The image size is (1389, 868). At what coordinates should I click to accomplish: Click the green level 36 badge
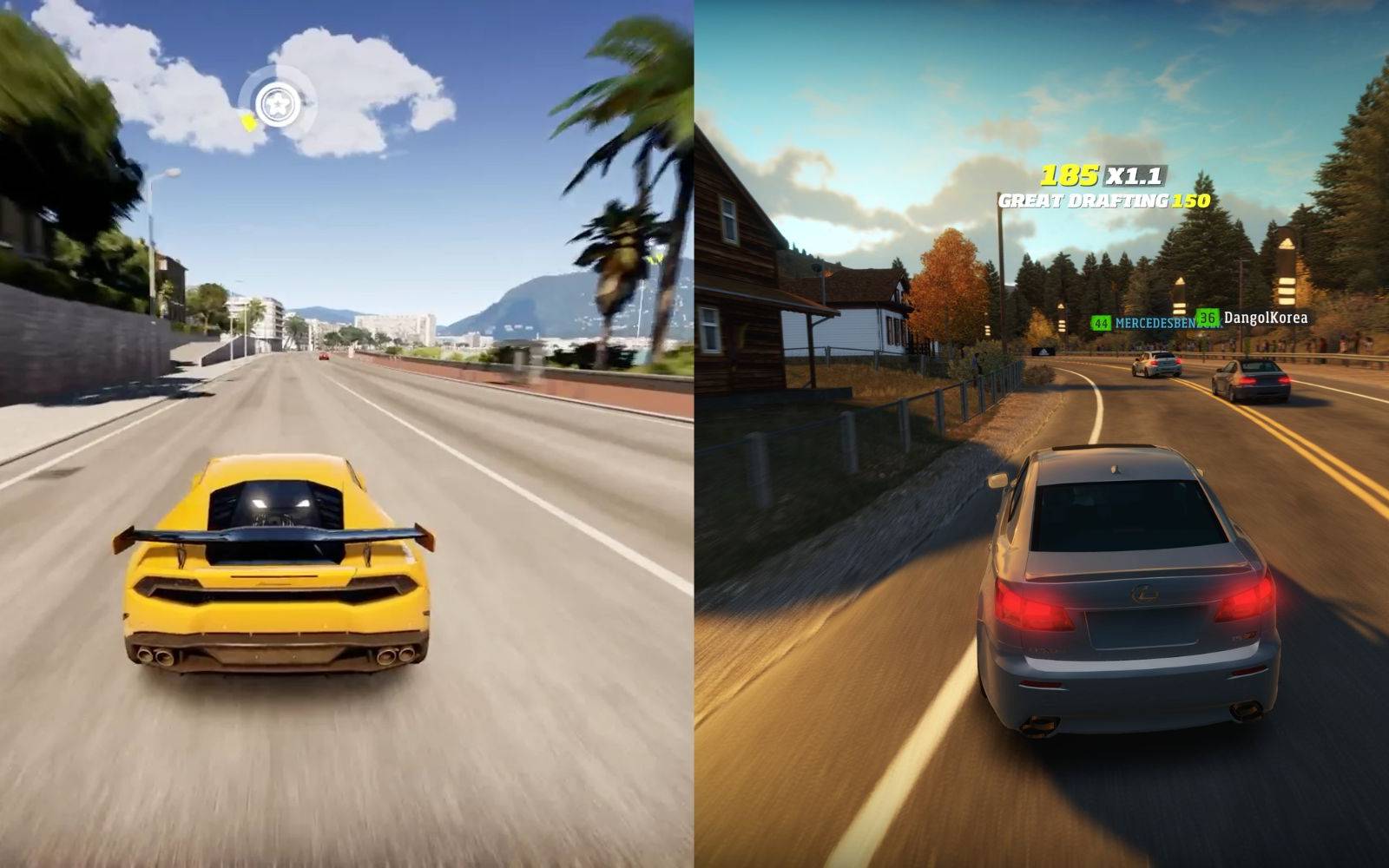click(x=1207, y=318)
